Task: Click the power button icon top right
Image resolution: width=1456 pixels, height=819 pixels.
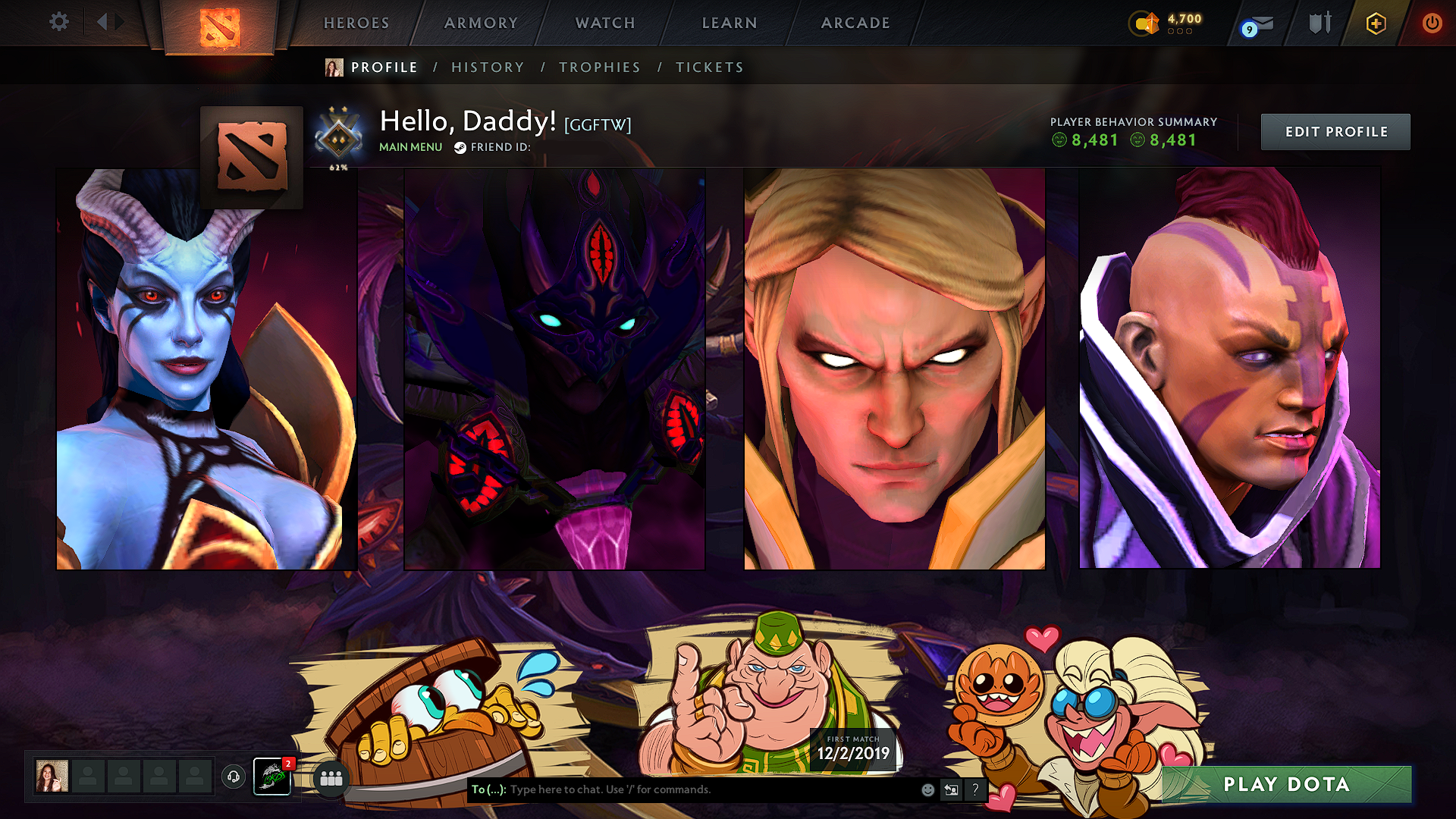Action: tap(1432, 23)
